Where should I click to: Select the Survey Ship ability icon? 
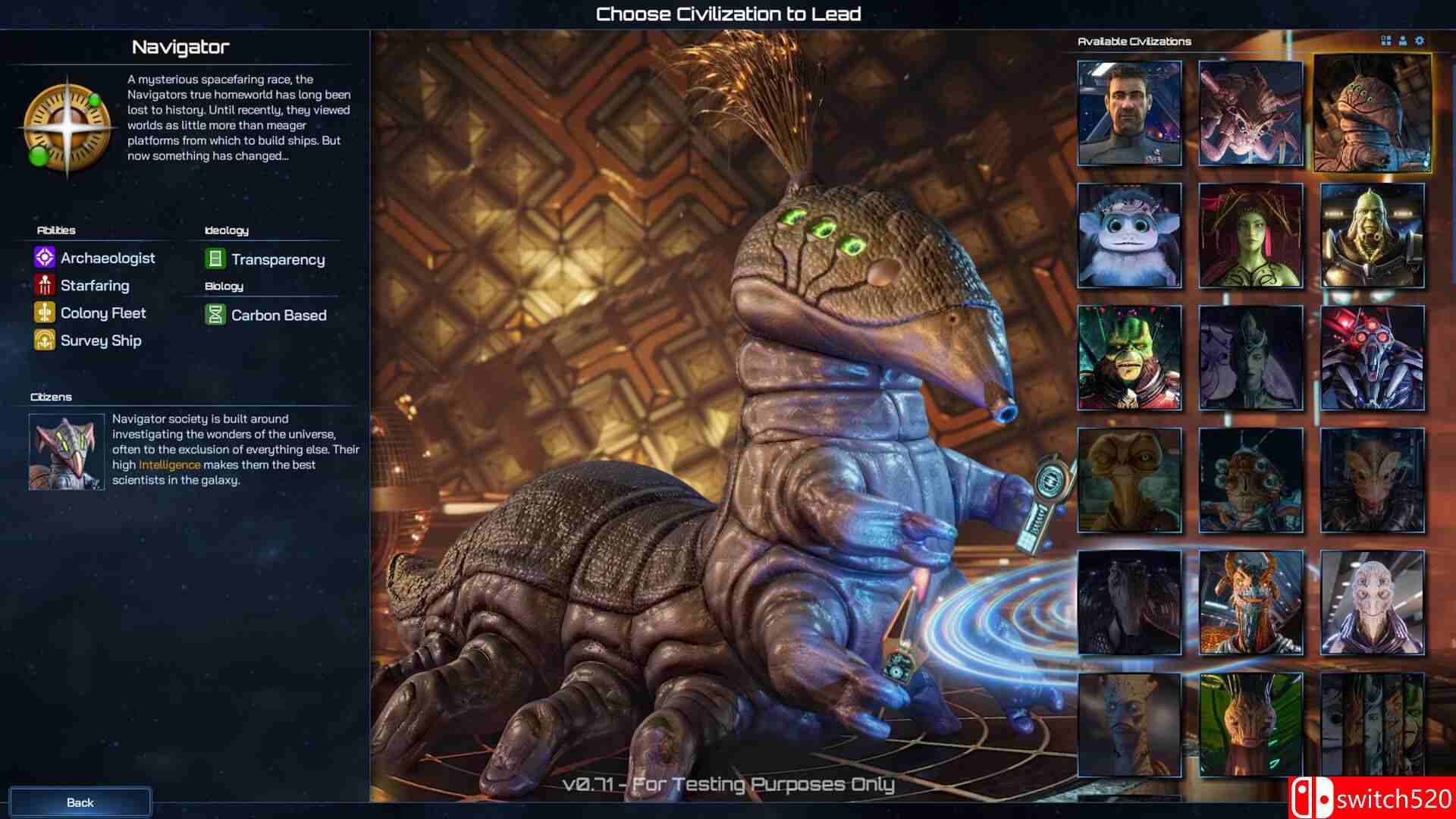[44, 340]
